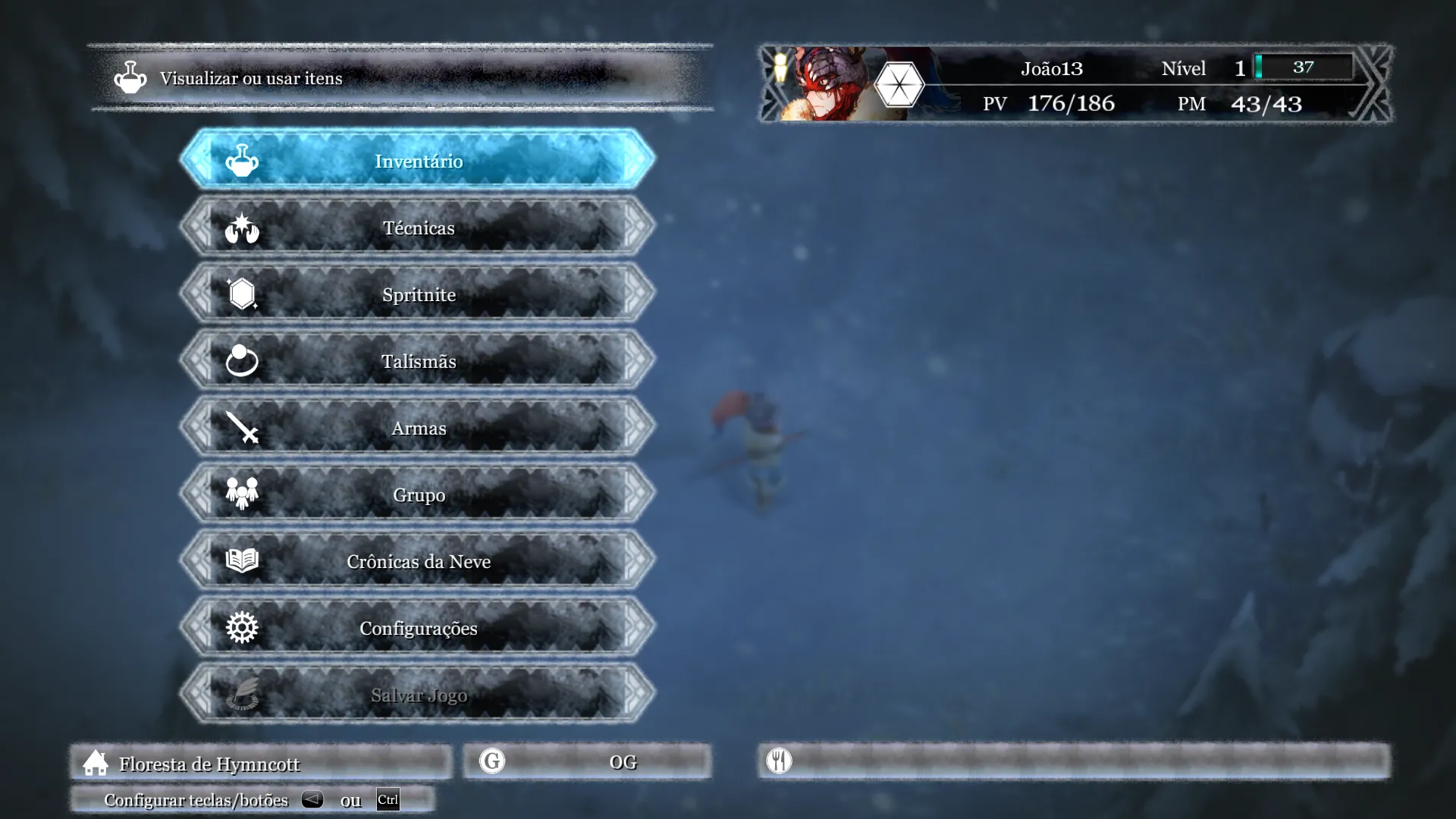Select the Grupo party menu
1456x819 pixels.
(418, 494)
